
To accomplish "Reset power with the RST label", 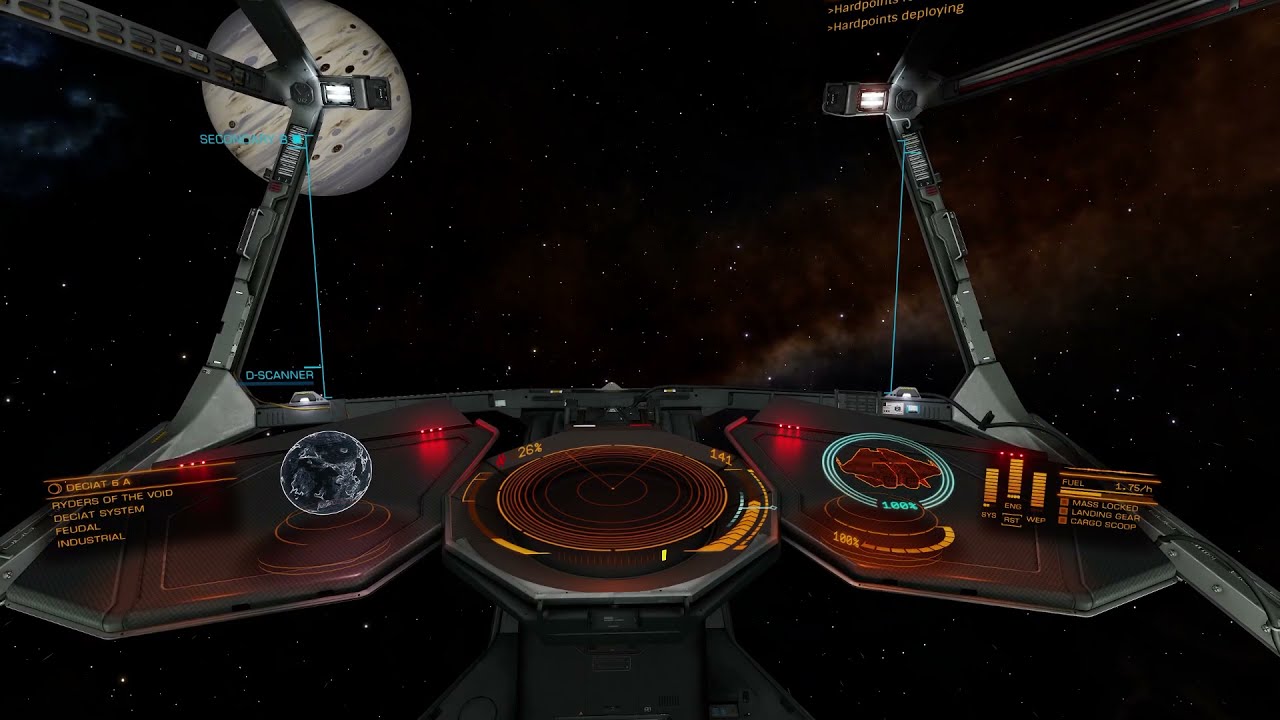I will point(1012,520).
